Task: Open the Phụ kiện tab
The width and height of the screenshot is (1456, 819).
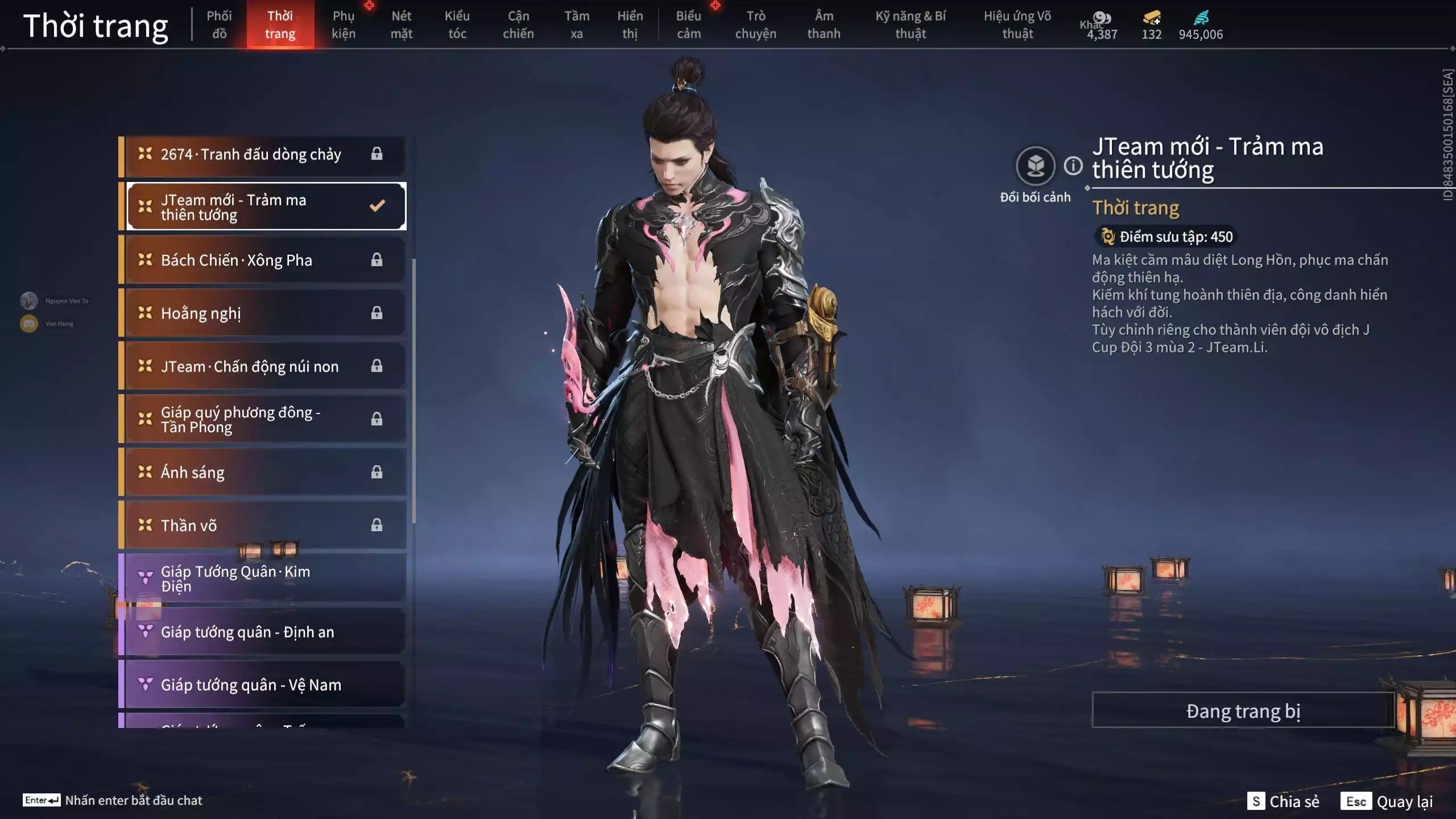Action: (344, 24)
